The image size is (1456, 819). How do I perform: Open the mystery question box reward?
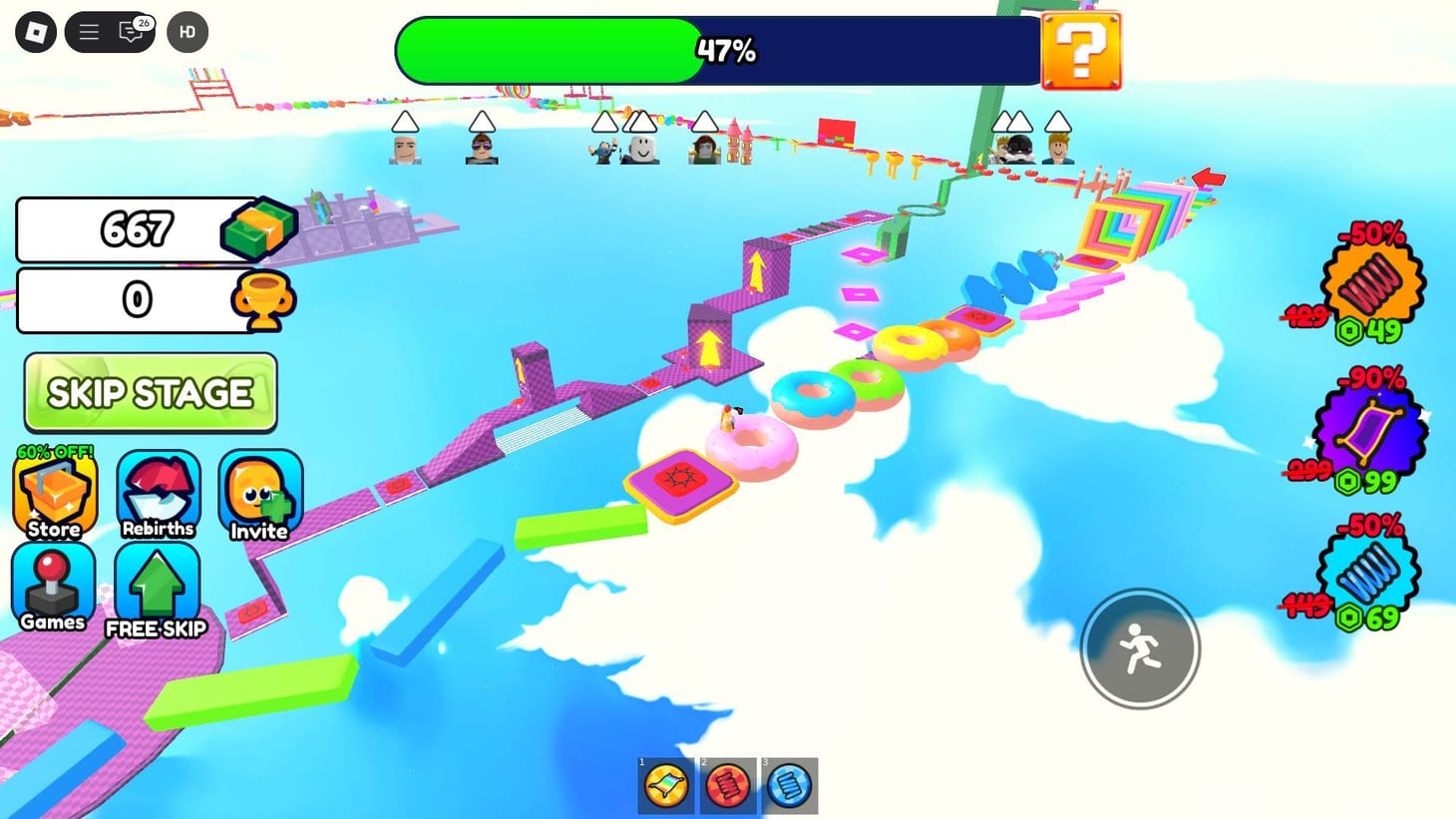[x=1082, y=51]
